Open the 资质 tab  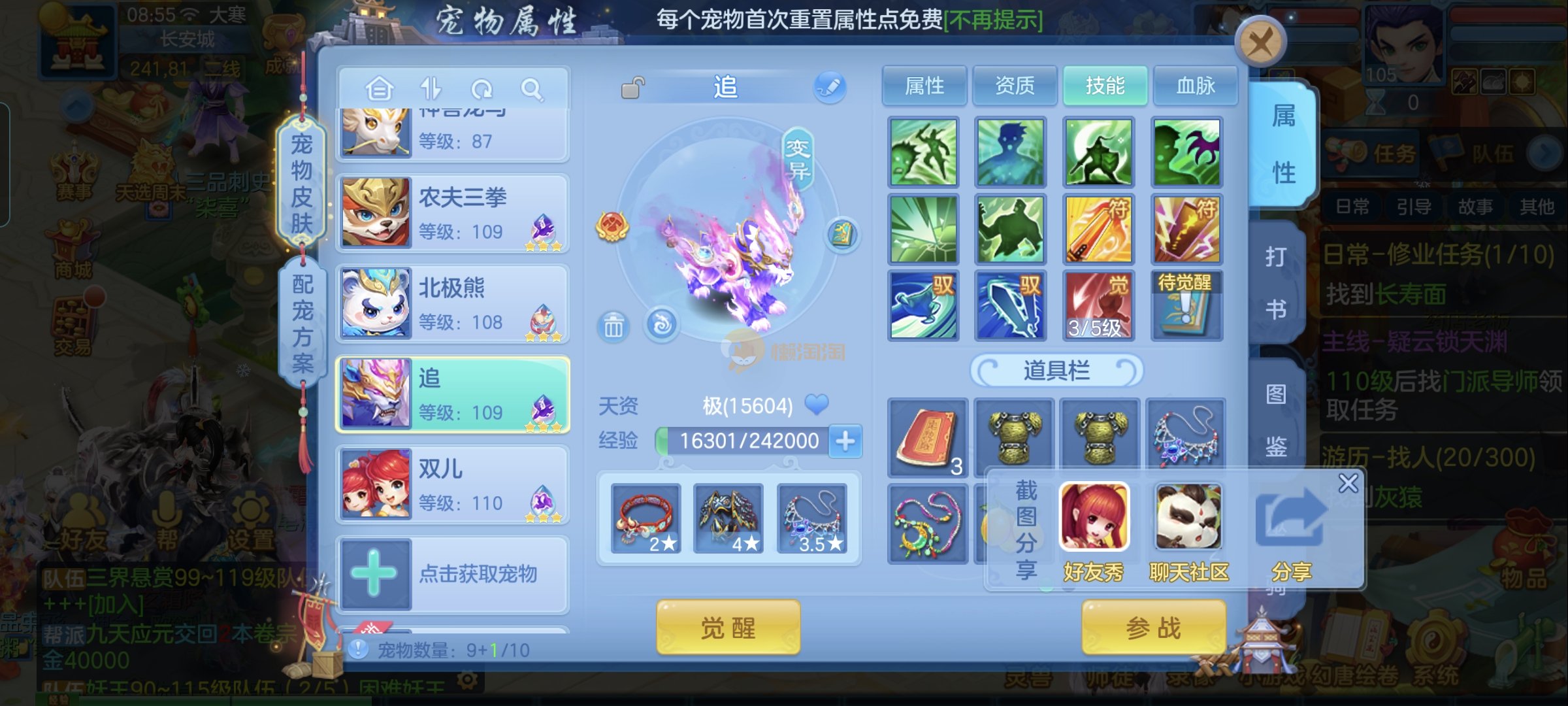[1015, 86]
